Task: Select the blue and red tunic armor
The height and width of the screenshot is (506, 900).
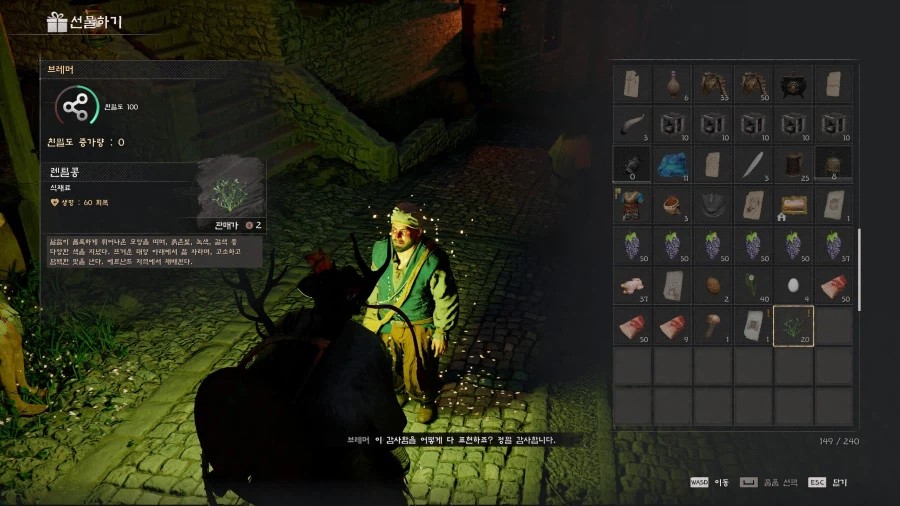Action: (x=632, y=205)
